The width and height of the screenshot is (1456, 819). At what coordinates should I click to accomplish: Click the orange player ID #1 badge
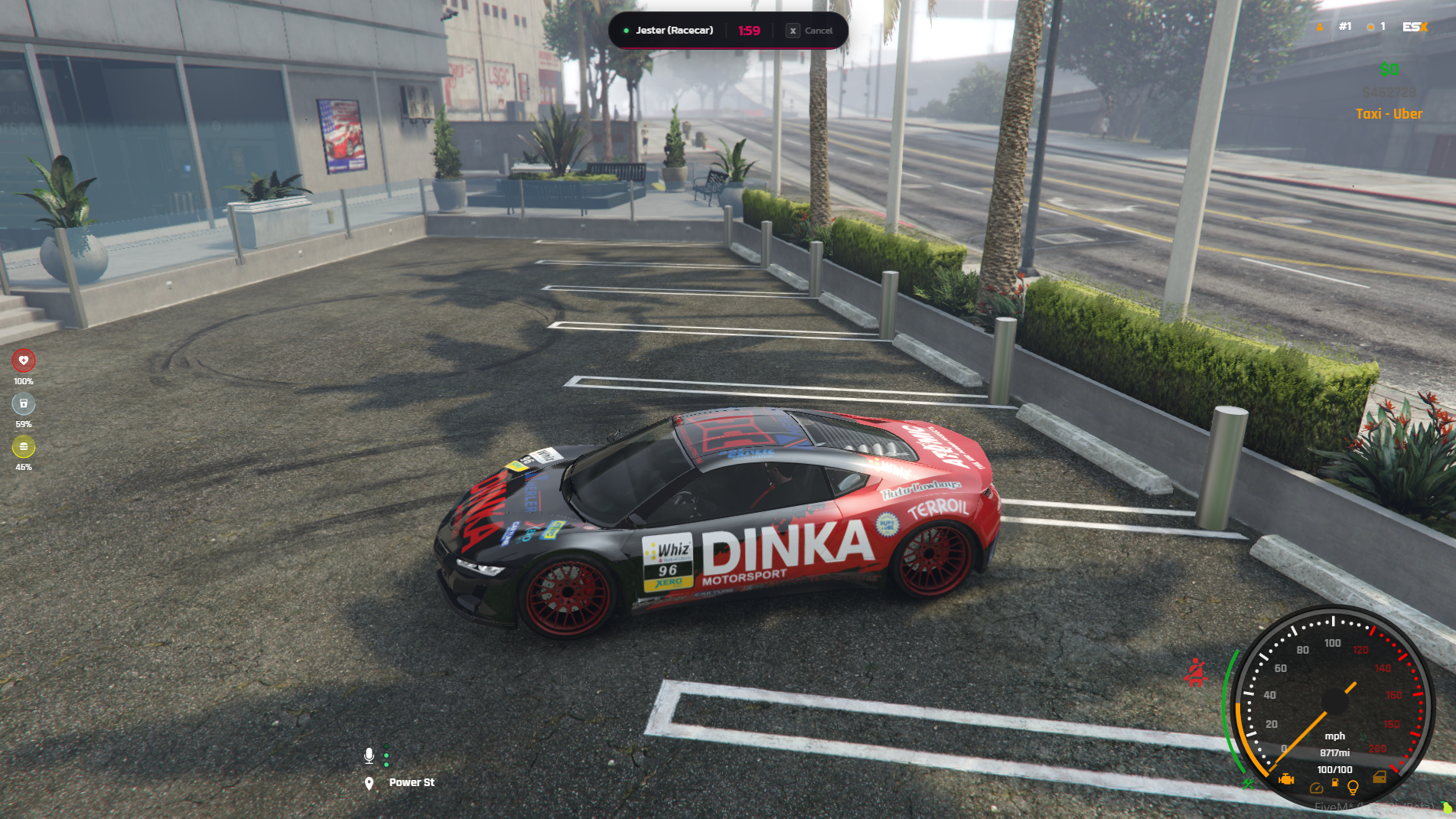[x=1345, y=26]
